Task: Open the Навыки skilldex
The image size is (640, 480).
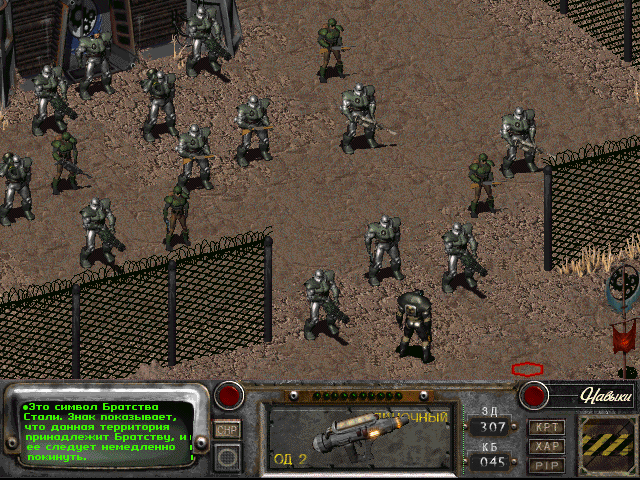Action: tap(606, 396)
